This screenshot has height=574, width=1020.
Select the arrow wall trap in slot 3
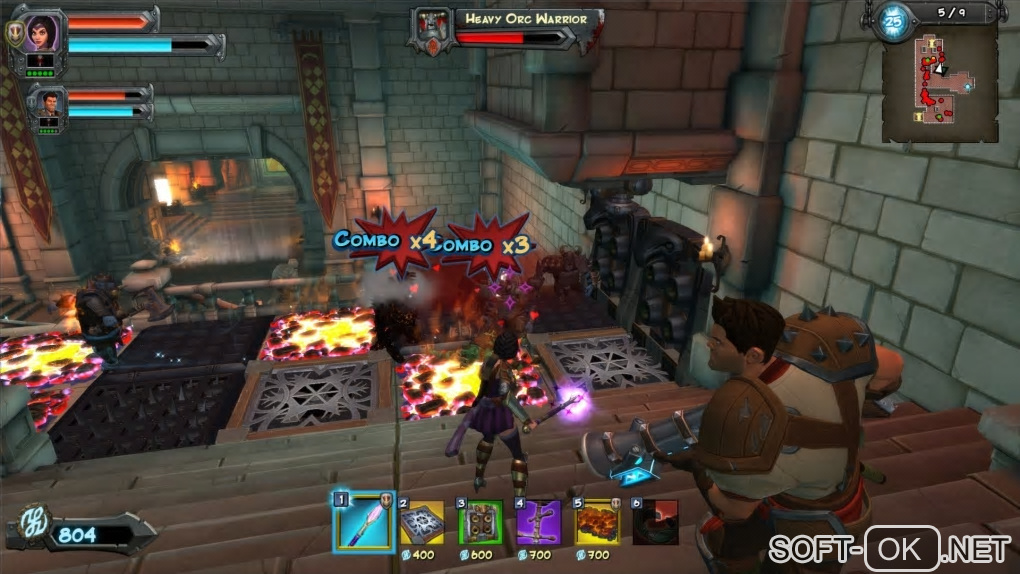[x=480, y=521]
